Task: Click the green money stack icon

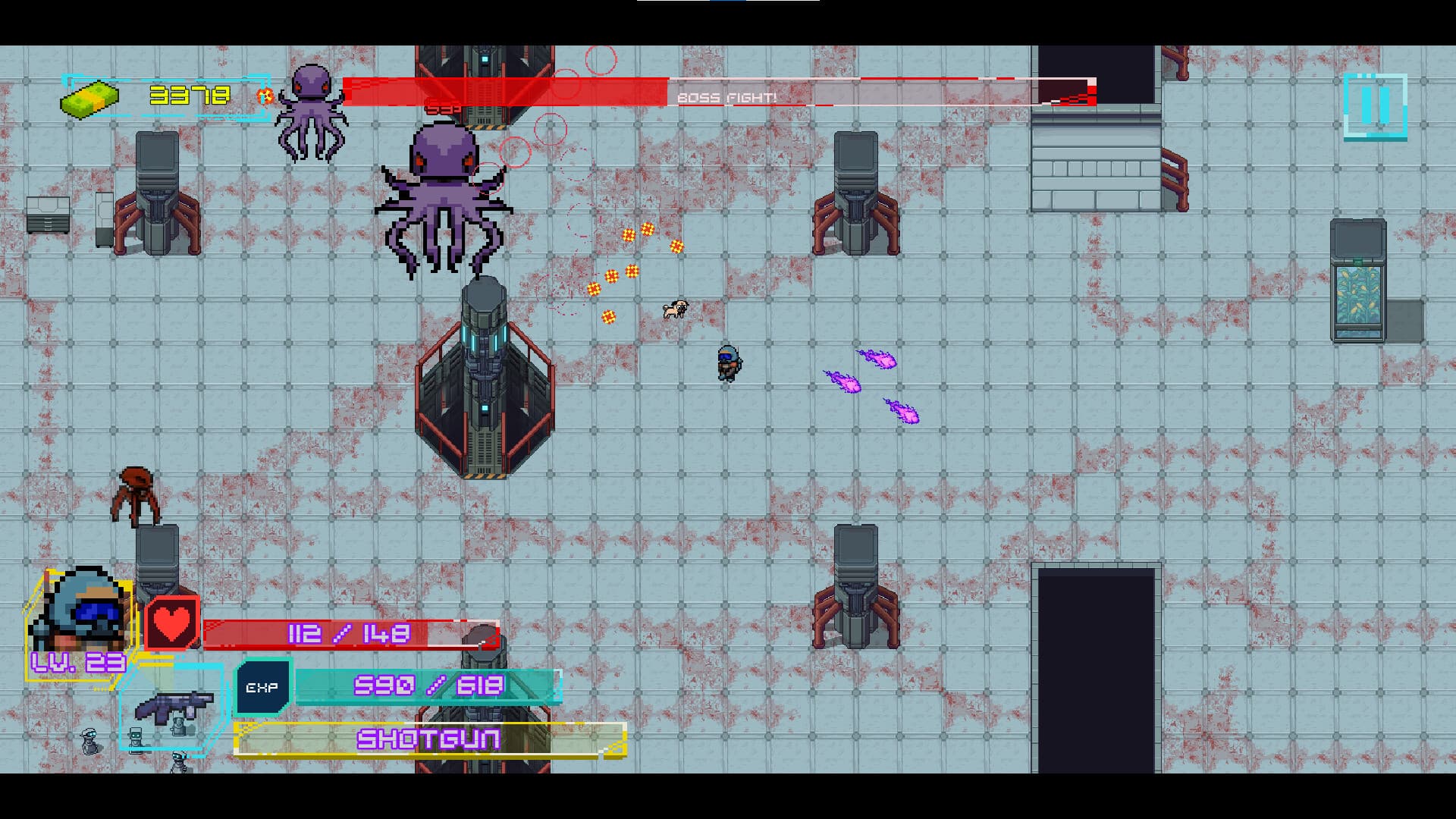Action: point(89,98)
